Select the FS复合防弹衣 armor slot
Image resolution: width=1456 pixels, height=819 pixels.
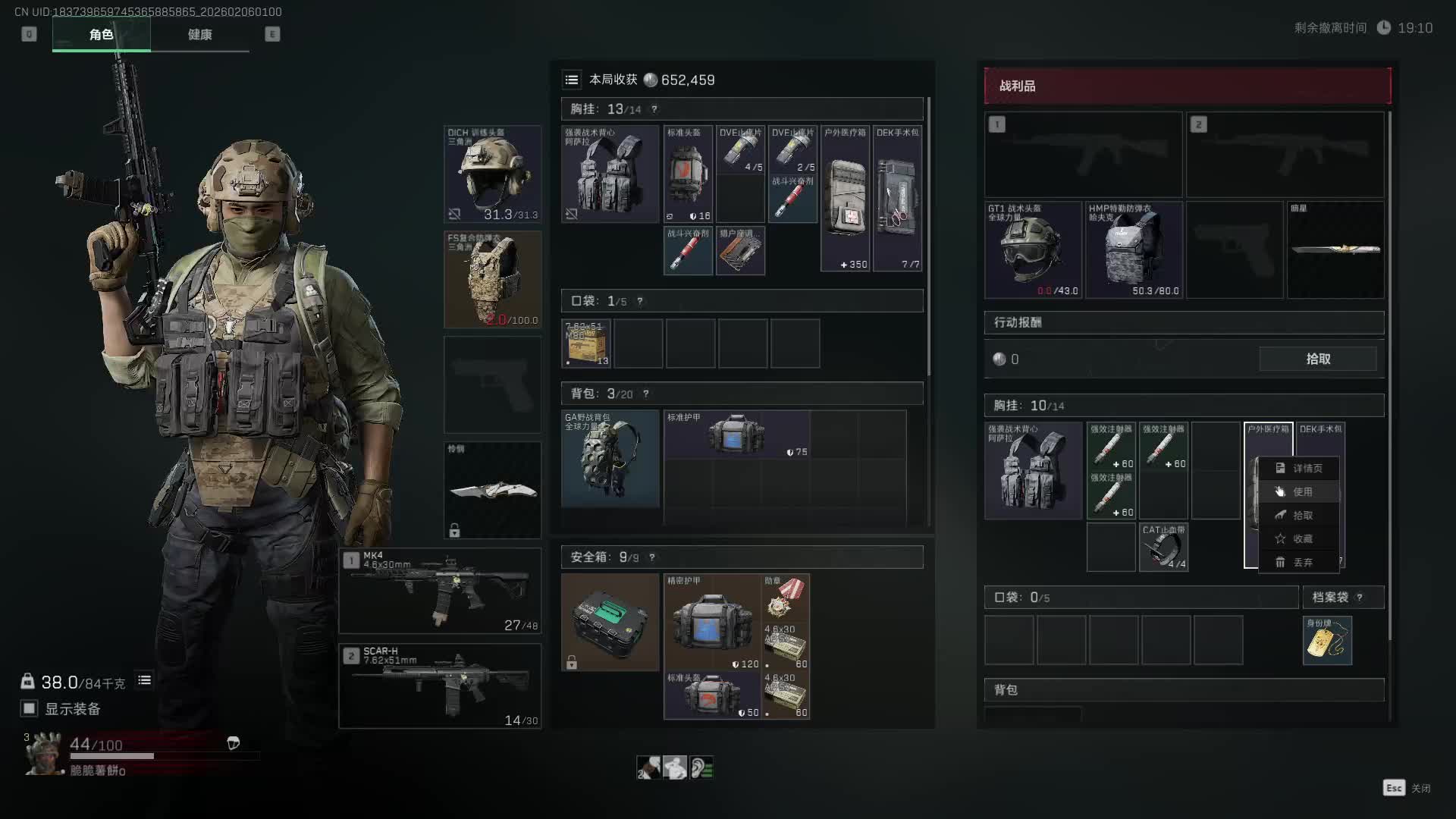tap(492, 280)
